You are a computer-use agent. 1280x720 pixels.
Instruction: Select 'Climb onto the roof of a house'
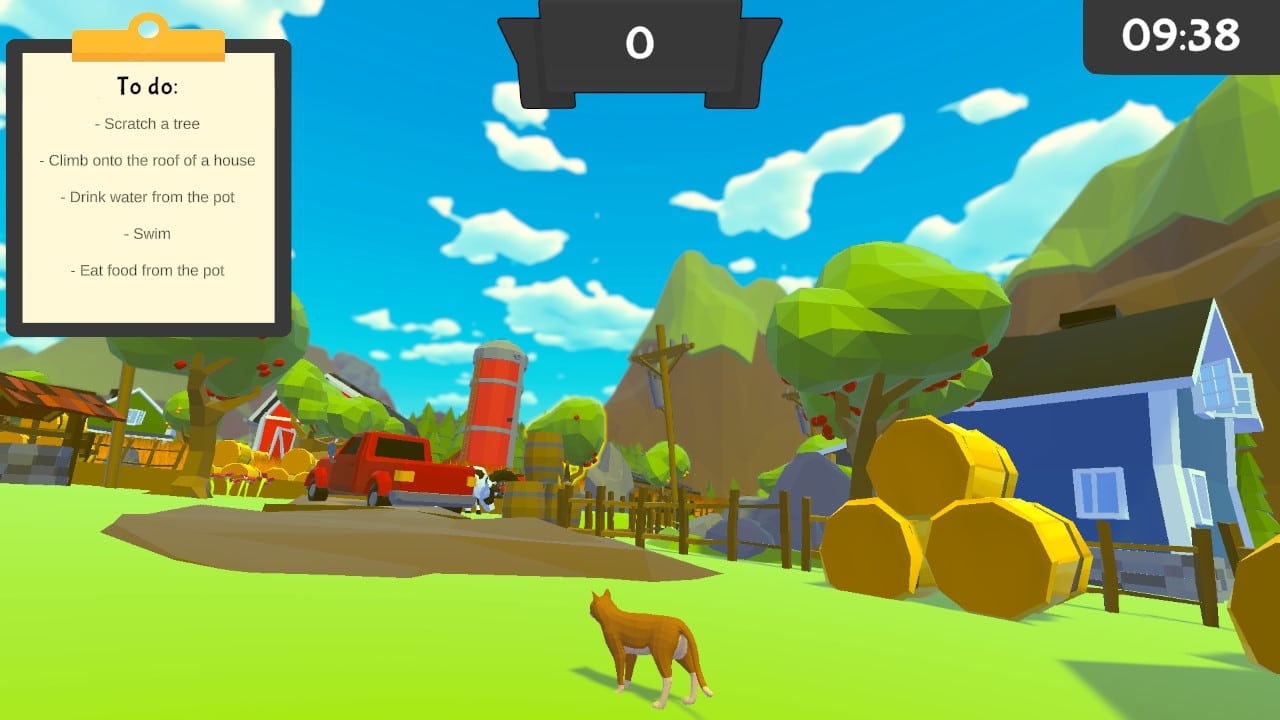click(148, 160)
